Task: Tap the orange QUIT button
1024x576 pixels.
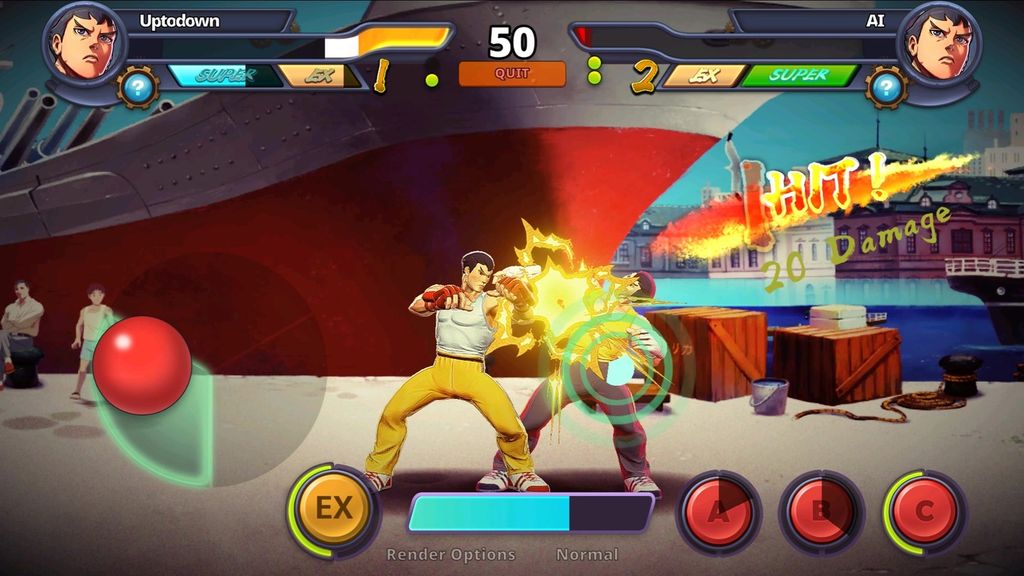Action: tap(512, 74)
